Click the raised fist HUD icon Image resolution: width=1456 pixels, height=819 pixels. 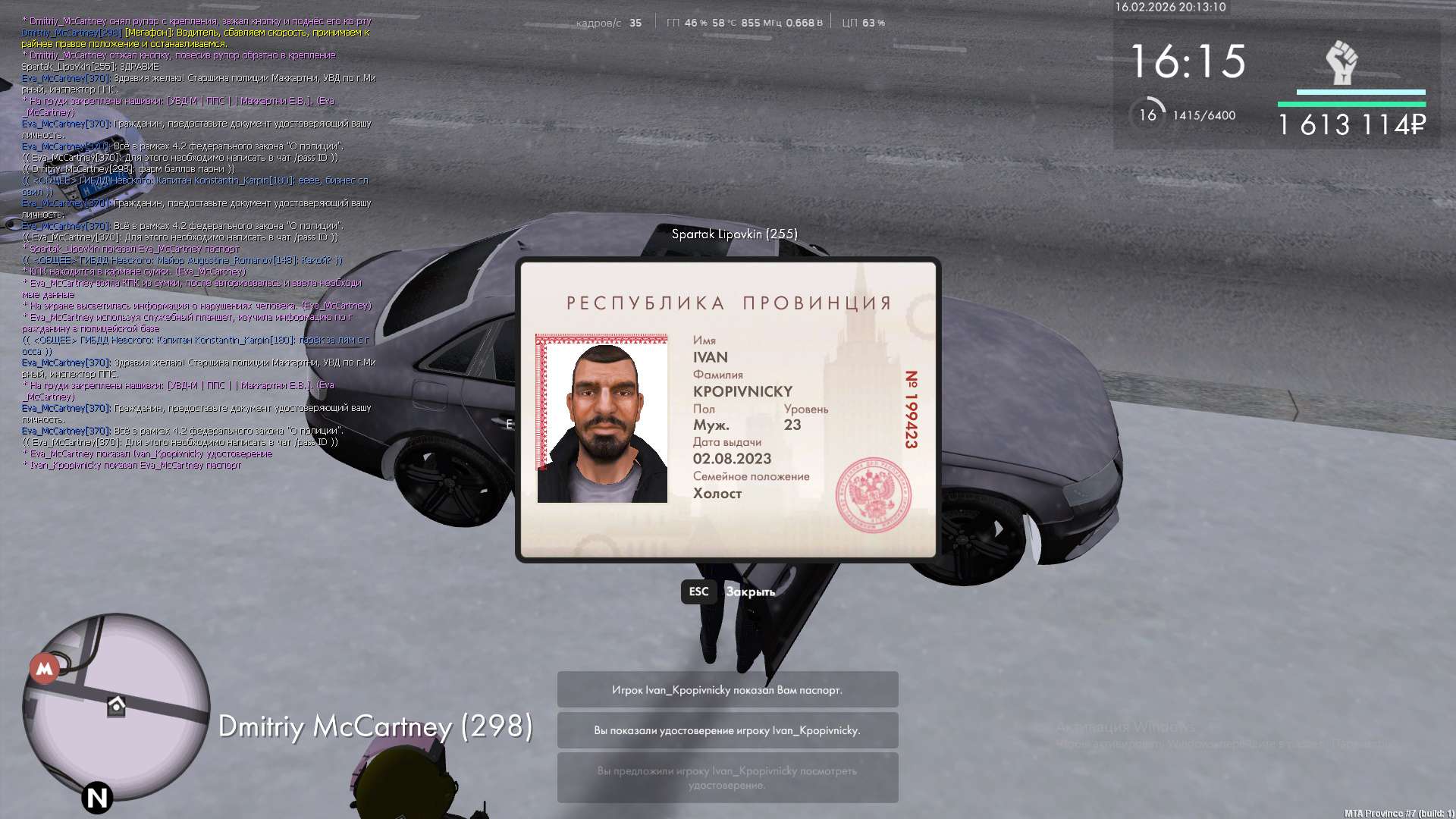tap(1341, 62)
